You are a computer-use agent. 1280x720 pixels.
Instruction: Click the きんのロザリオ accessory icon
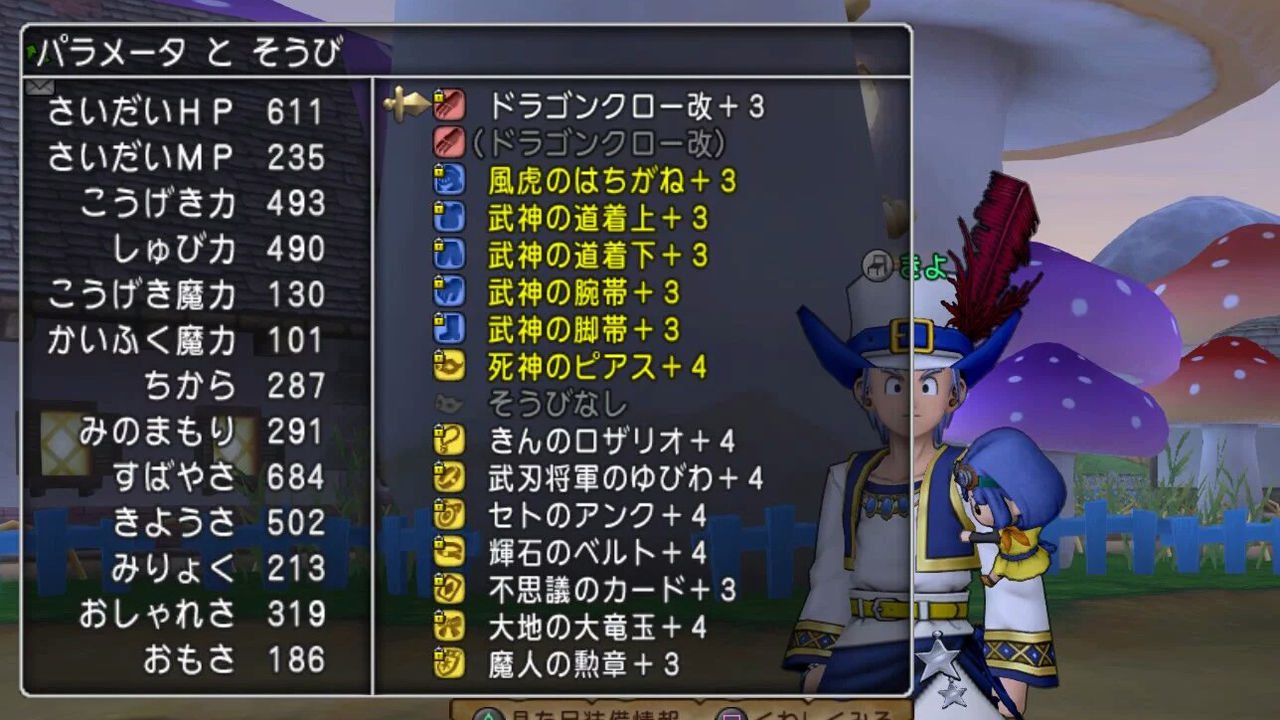(x=450, y=438)
